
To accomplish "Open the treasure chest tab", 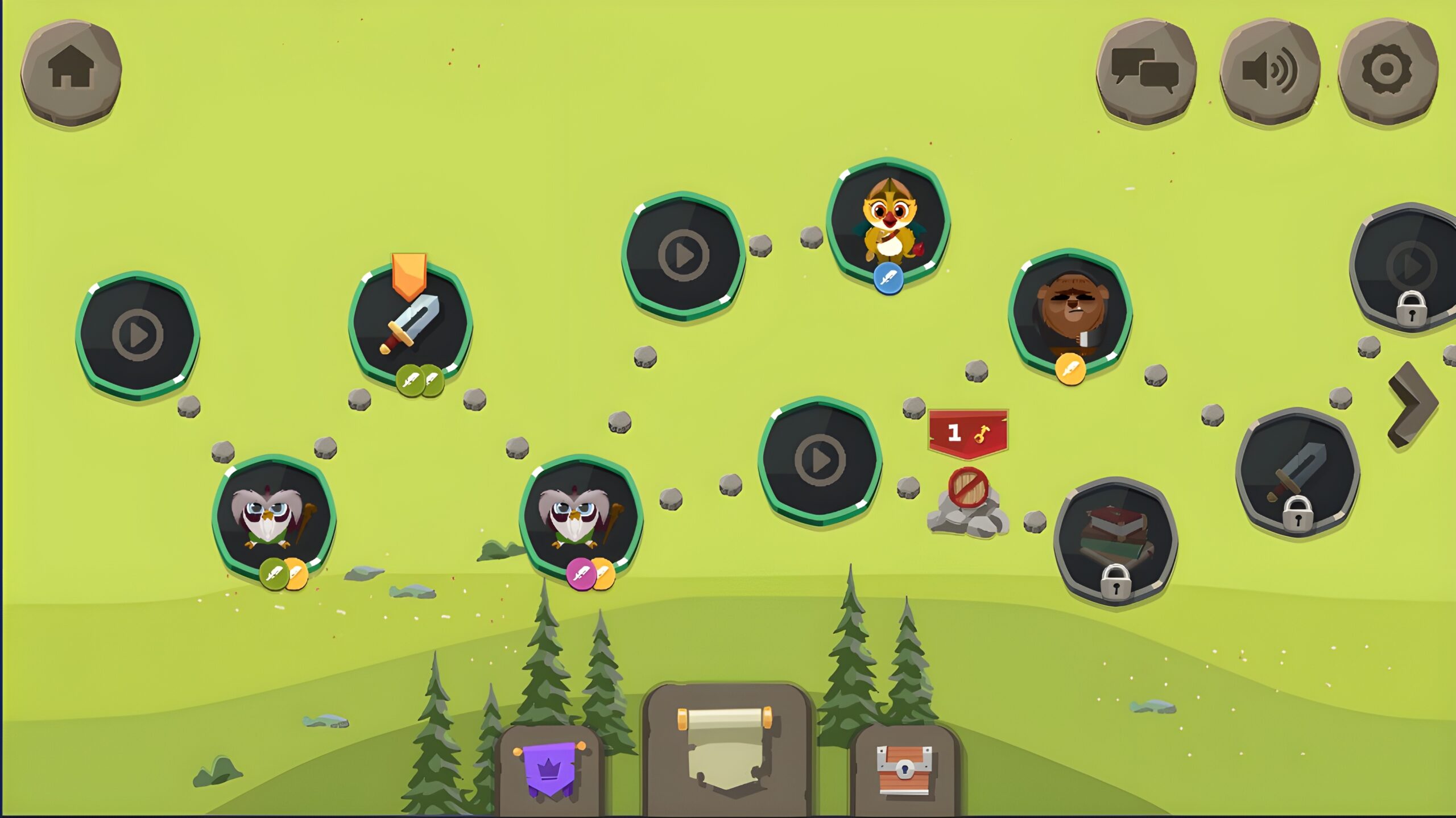I will point(904,769).
